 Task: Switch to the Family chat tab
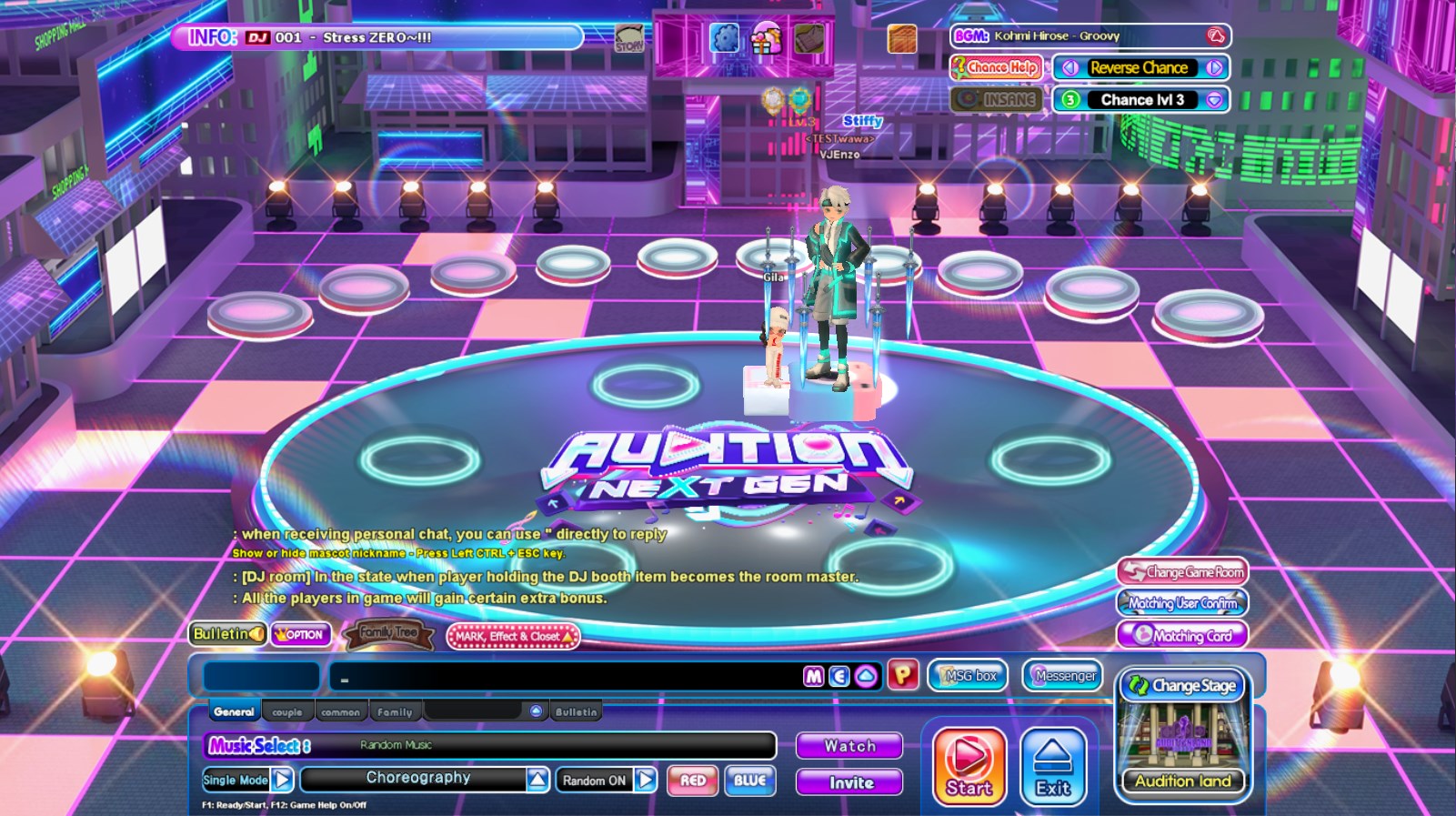pos(395,712)
